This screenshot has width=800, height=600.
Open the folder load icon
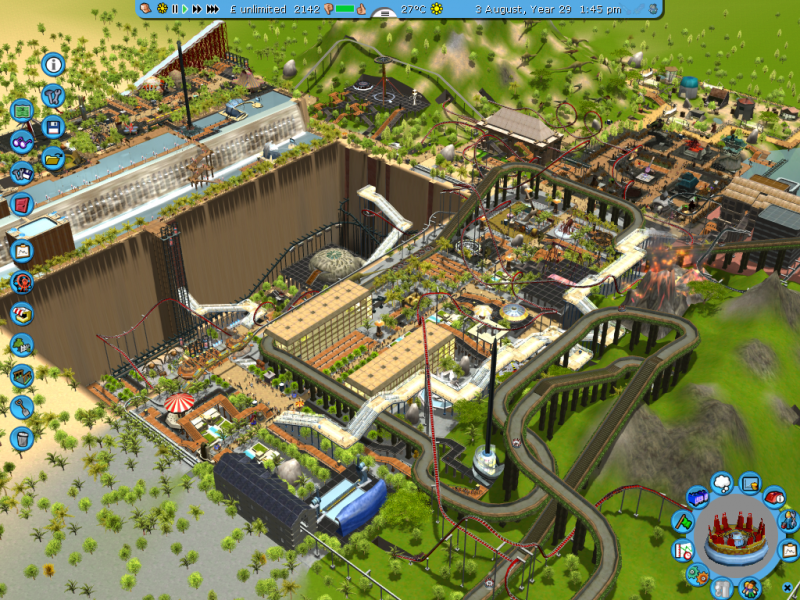click(x=53, y=158)
